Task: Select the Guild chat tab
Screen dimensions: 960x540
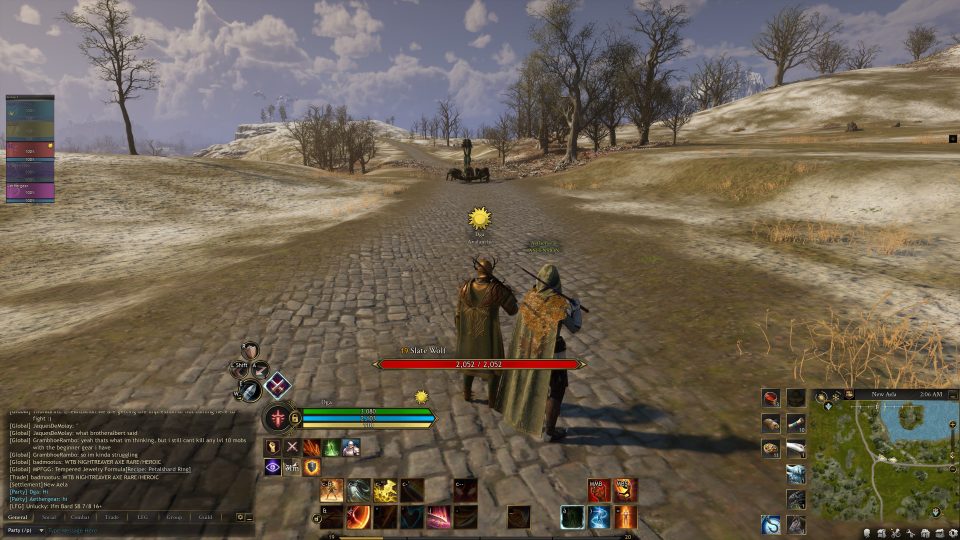Action: click(x=205, y=517)
